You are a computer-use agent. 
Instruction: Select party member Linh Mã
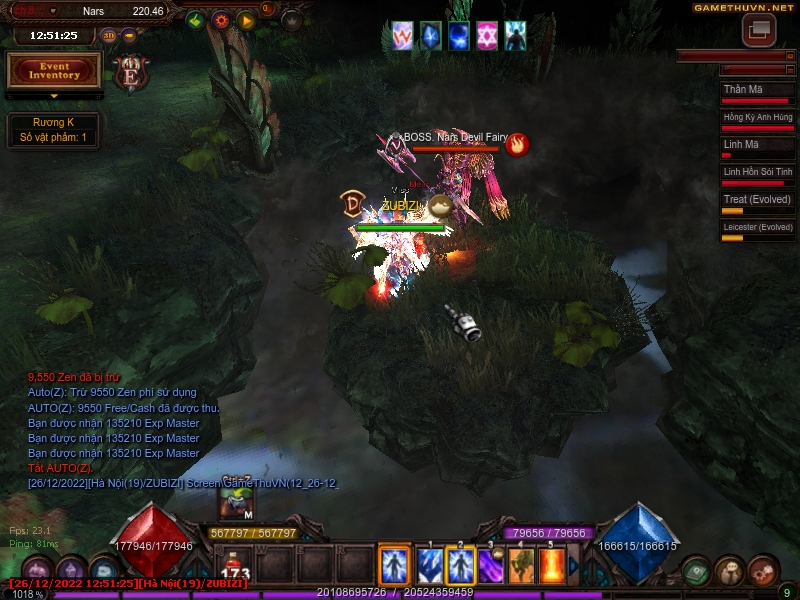click(758, 148)
